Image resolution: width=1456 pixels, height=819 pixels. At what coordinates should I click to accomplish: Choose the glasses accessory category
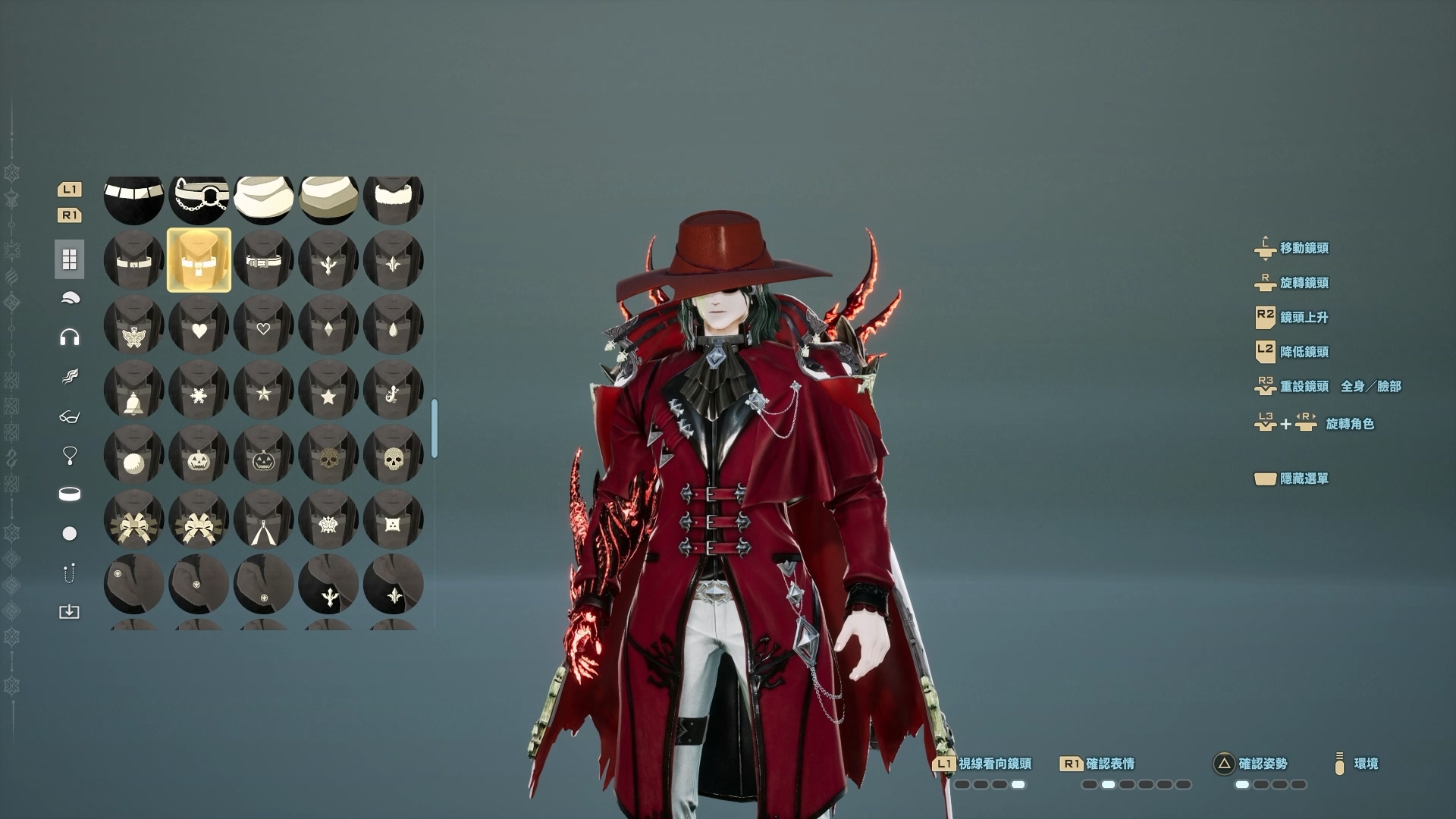click(69, 416)
